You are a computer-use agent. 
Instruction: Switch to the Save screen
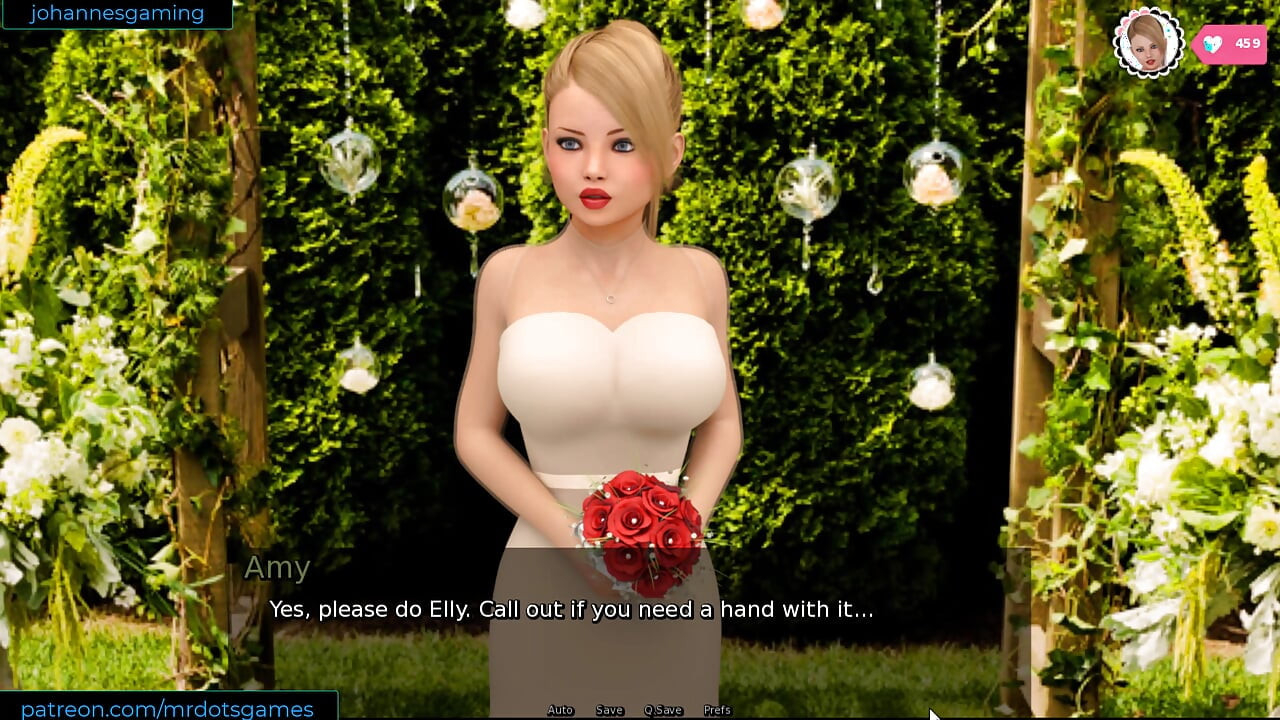point(609,710)
